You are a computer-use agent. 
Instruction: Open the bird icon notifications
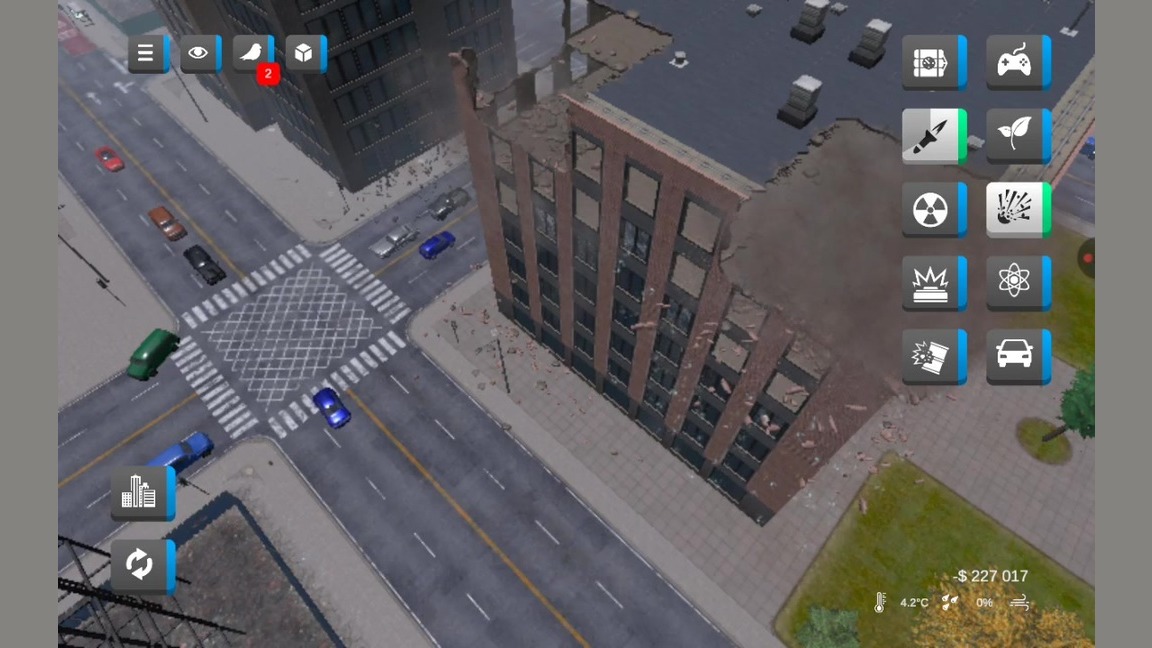(252, 54)
